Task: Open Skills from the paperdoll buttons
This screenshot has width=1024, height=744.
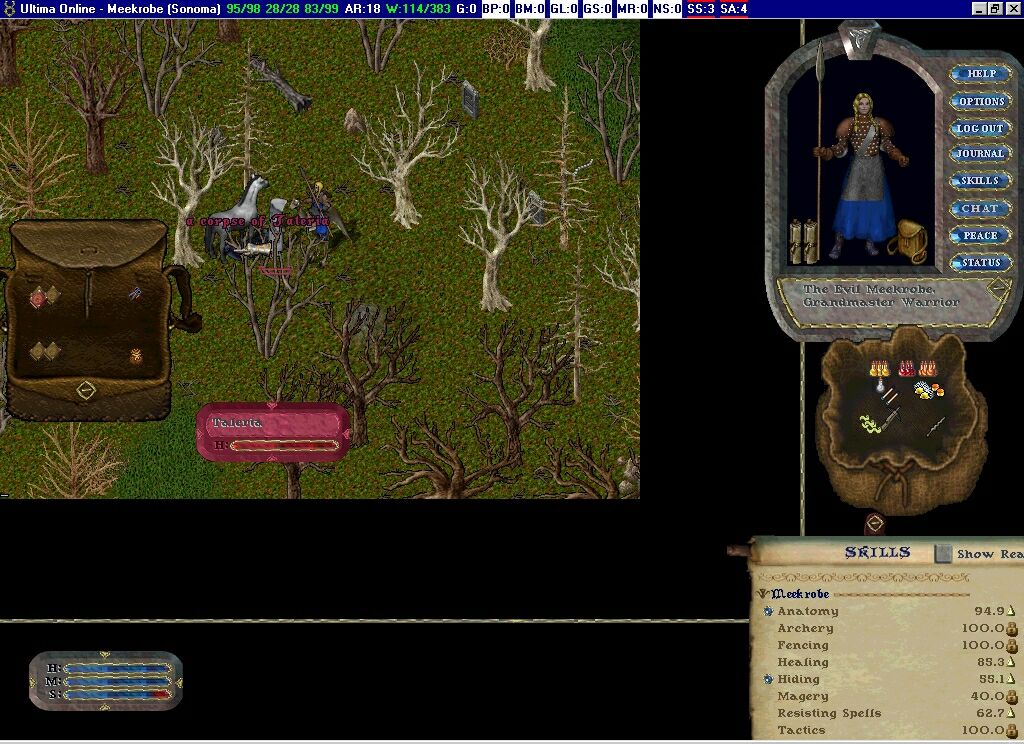Action: [x=980, y=181]
